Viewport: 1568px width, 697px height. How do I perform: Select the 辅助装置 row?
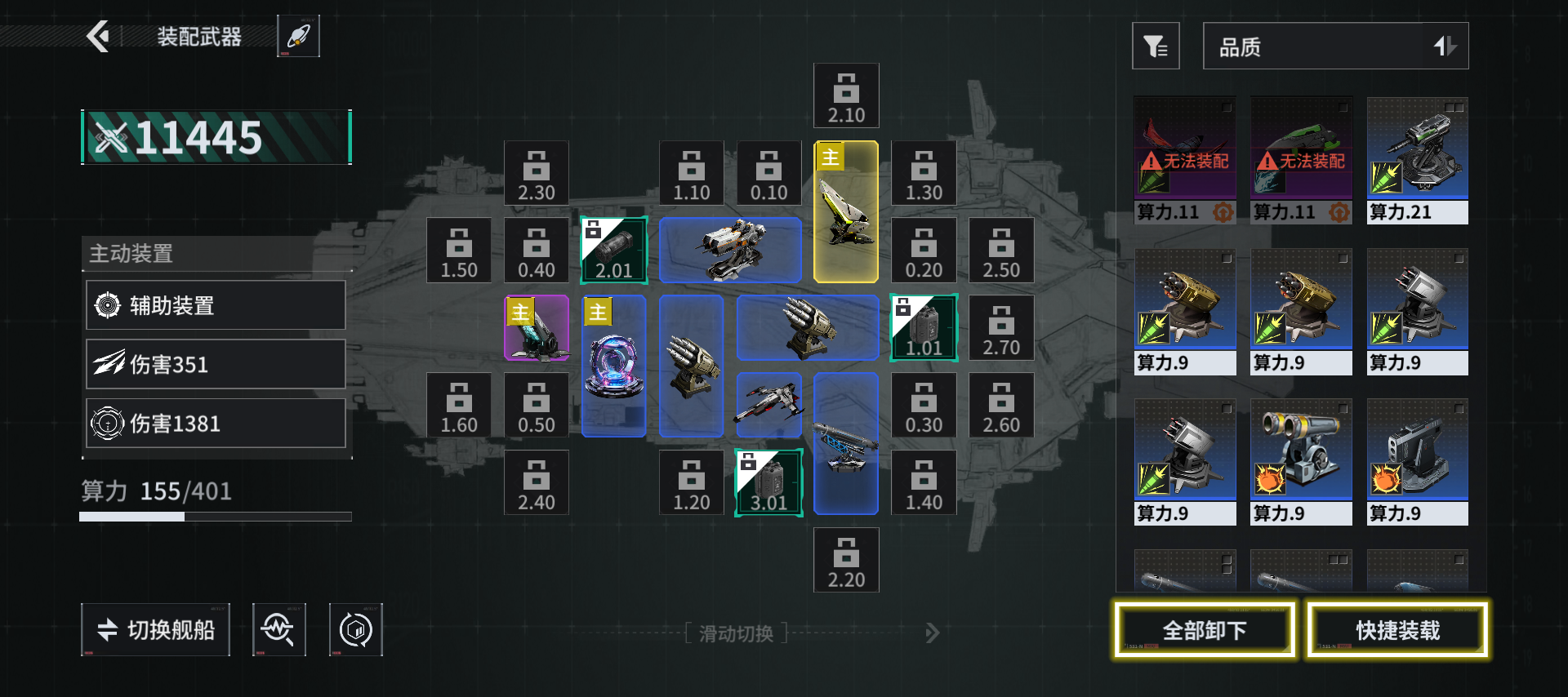pos(216,305)
